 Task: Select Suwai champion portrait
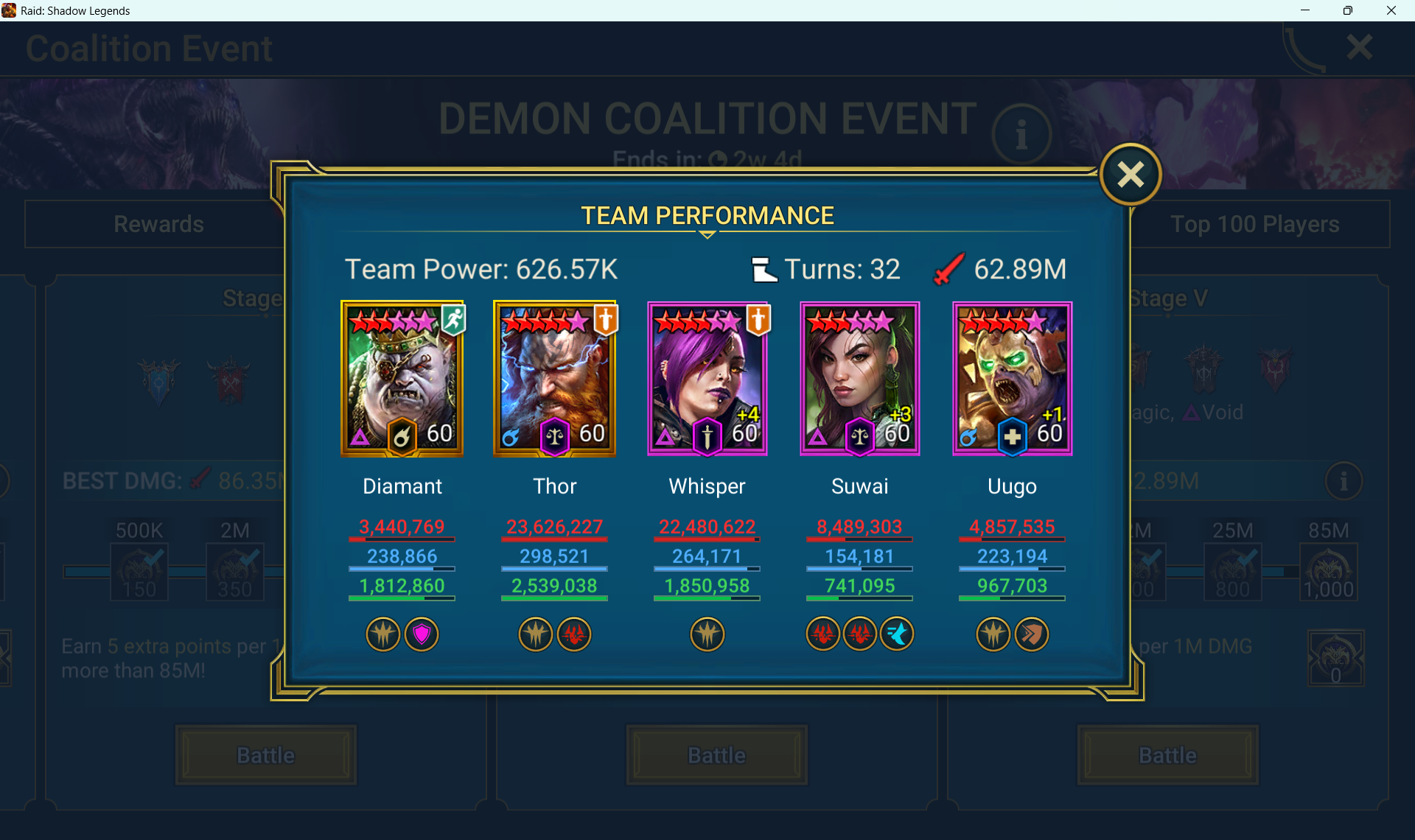point(860,379)
